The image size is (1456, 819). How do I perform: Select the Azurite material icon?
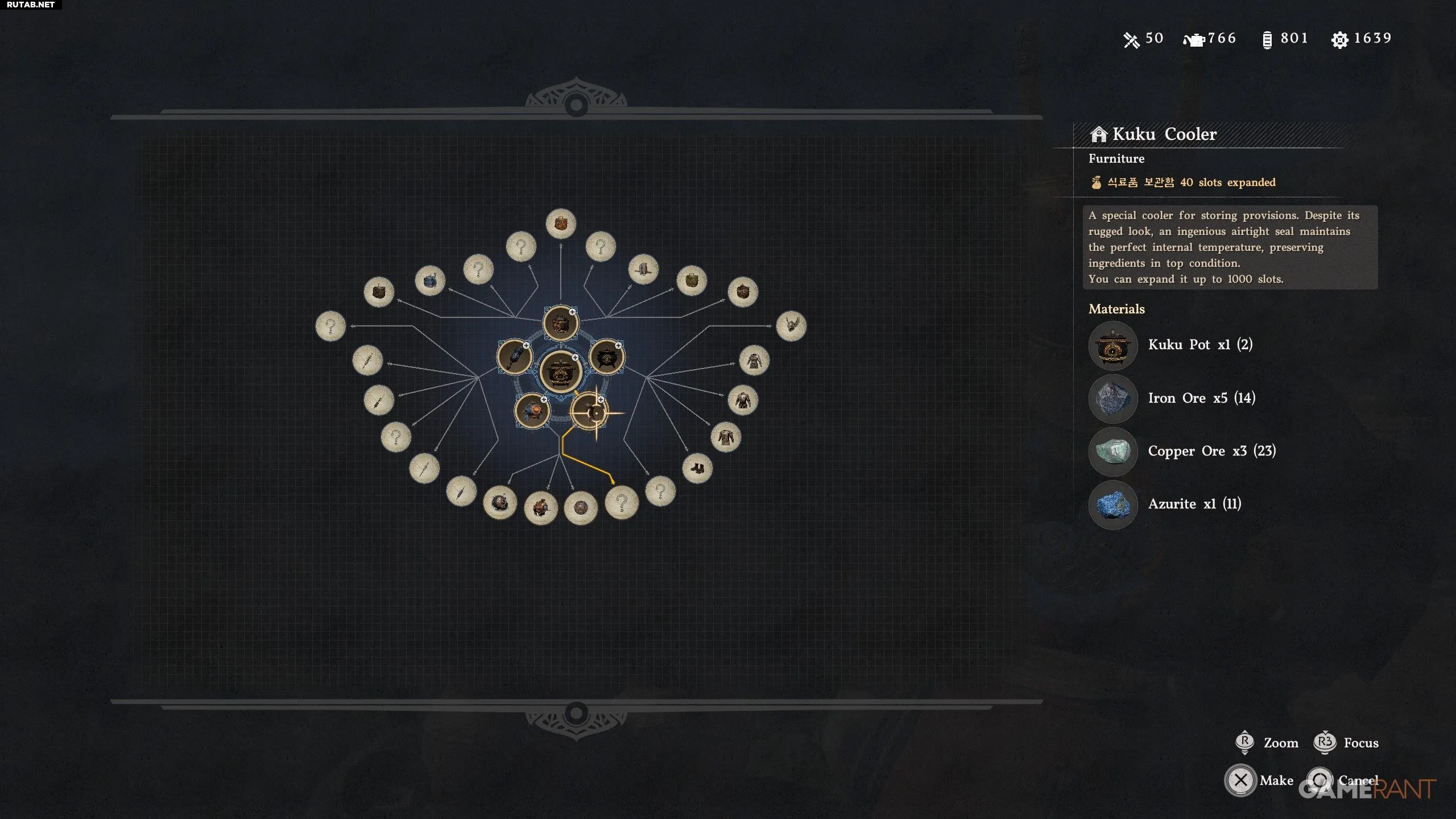[x=1113, y=504]
